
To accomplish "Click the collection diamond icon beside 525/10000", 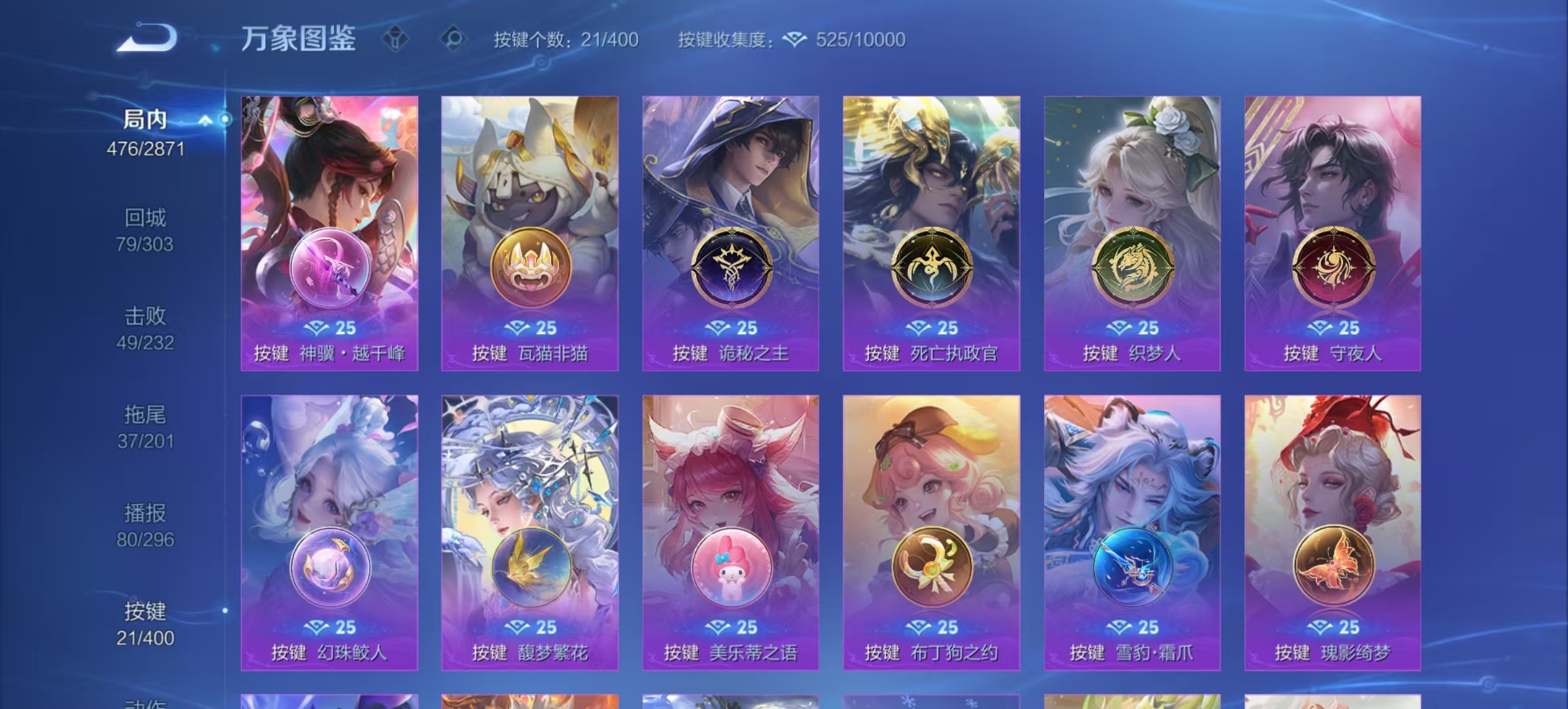I will (795, 40).
